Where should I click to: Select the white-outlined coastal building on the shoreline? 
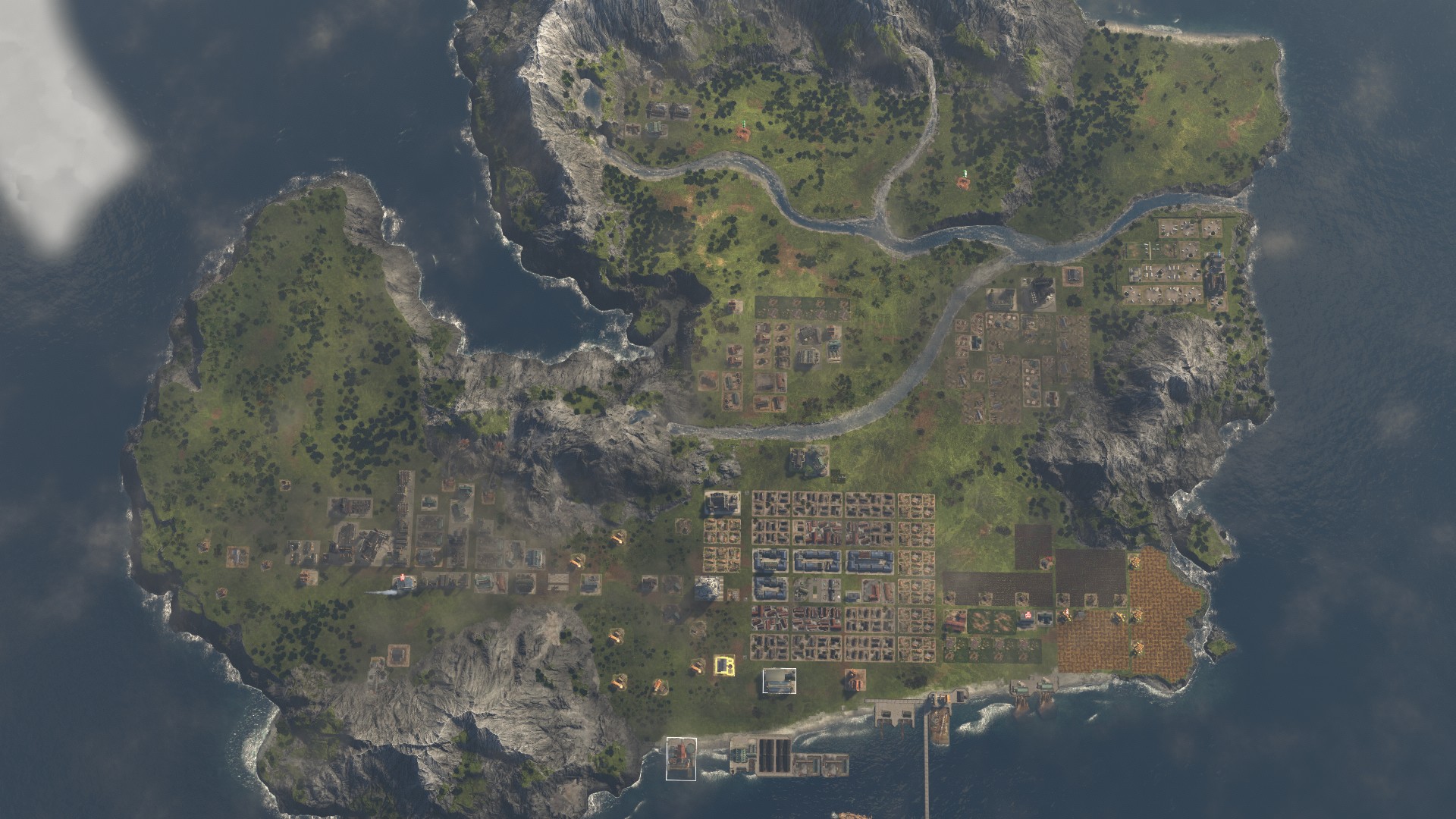tap(681, 758)
